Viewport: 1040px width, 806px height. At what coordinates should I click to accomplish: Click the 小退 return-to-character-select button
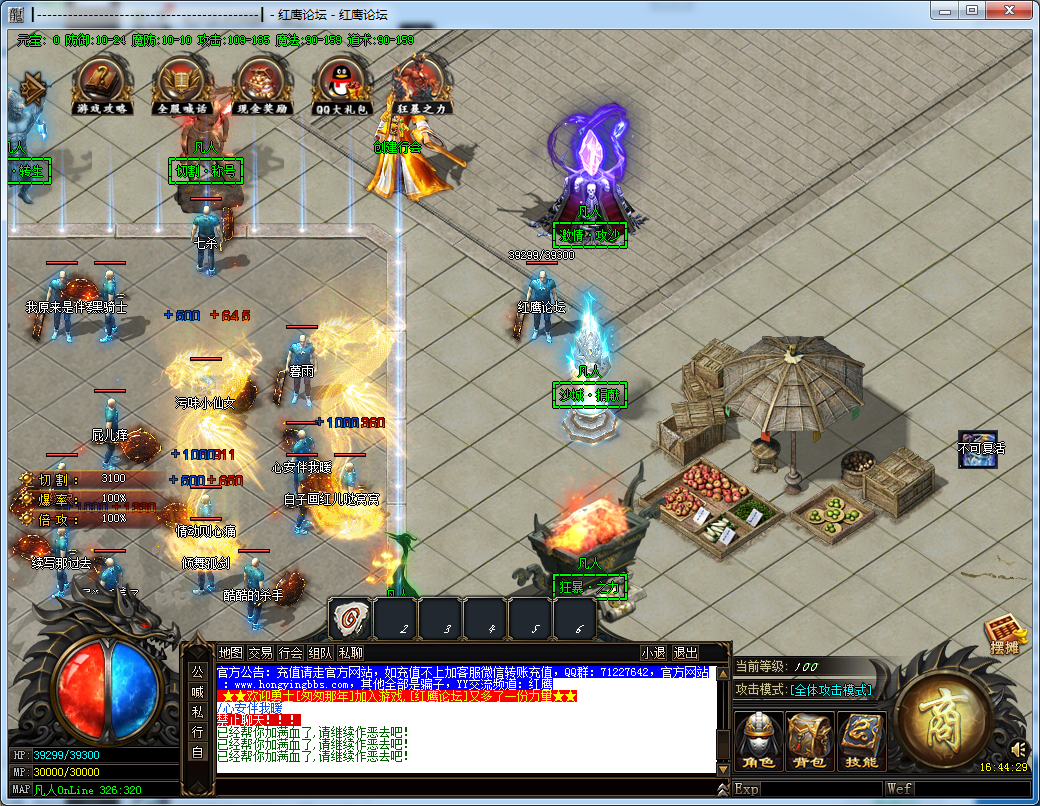click(x=654, y=653)
